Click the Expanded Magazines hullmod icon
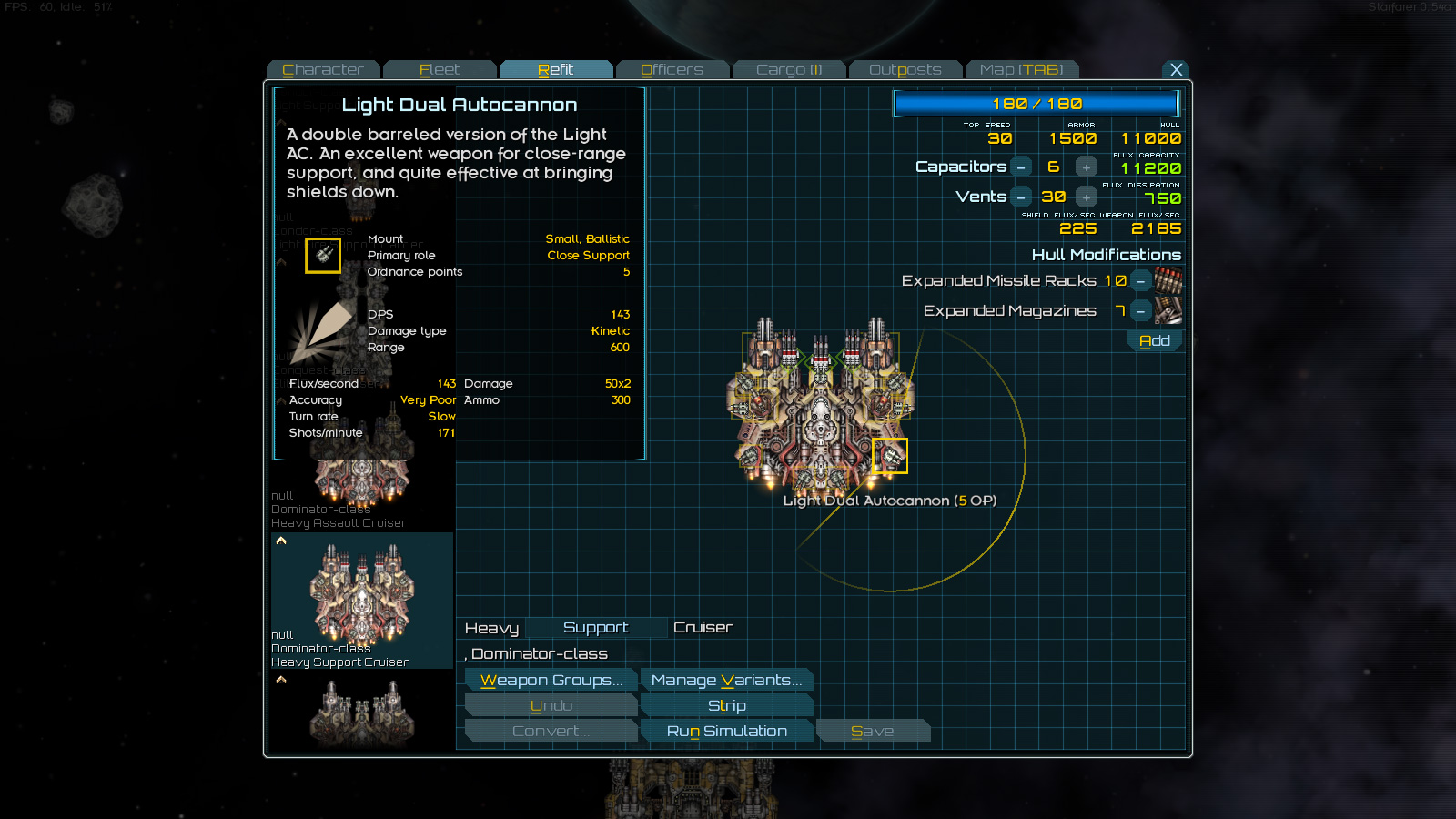 1168,310
